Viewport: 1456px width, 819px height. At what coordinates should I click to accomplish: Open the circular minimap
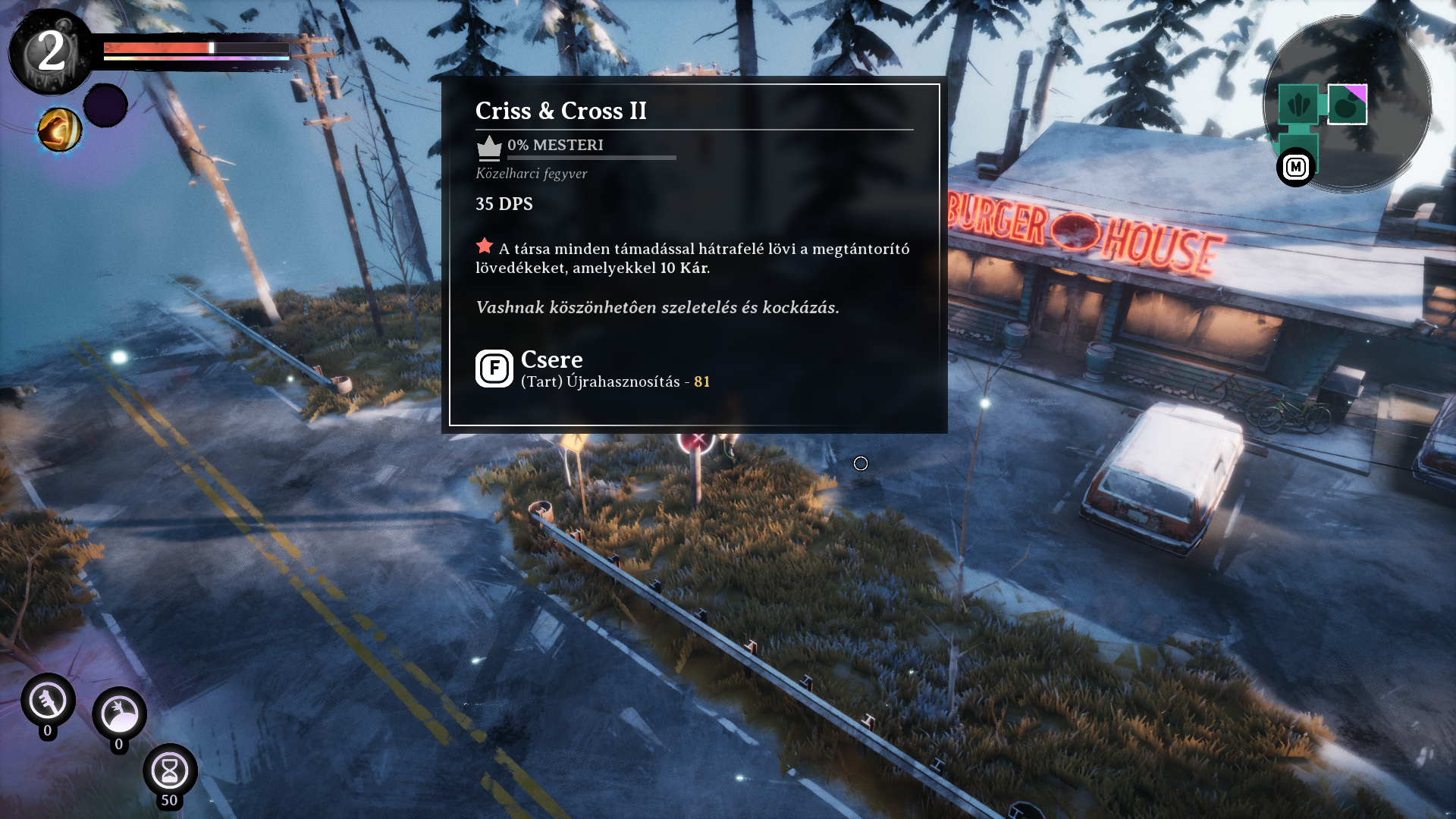[x=1347, y=104]
